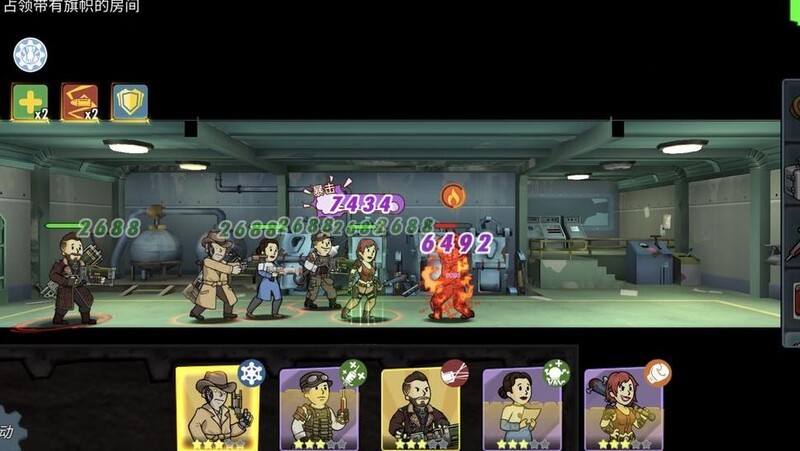
Task: Activate the green plus healing buff icon
Action: tap(30, 102)
